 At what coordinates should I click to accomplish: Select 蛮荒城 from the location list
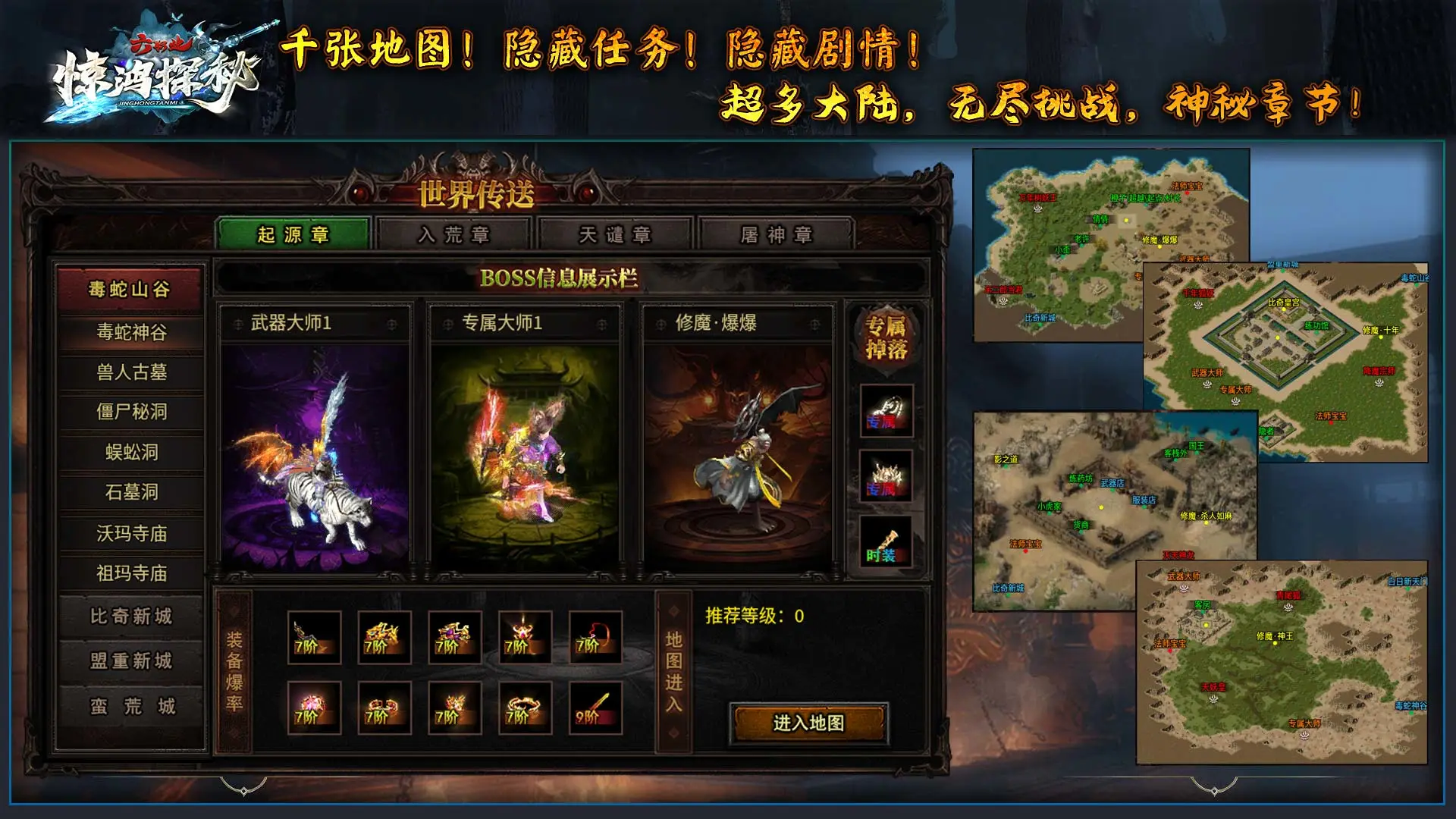point(131,707)
